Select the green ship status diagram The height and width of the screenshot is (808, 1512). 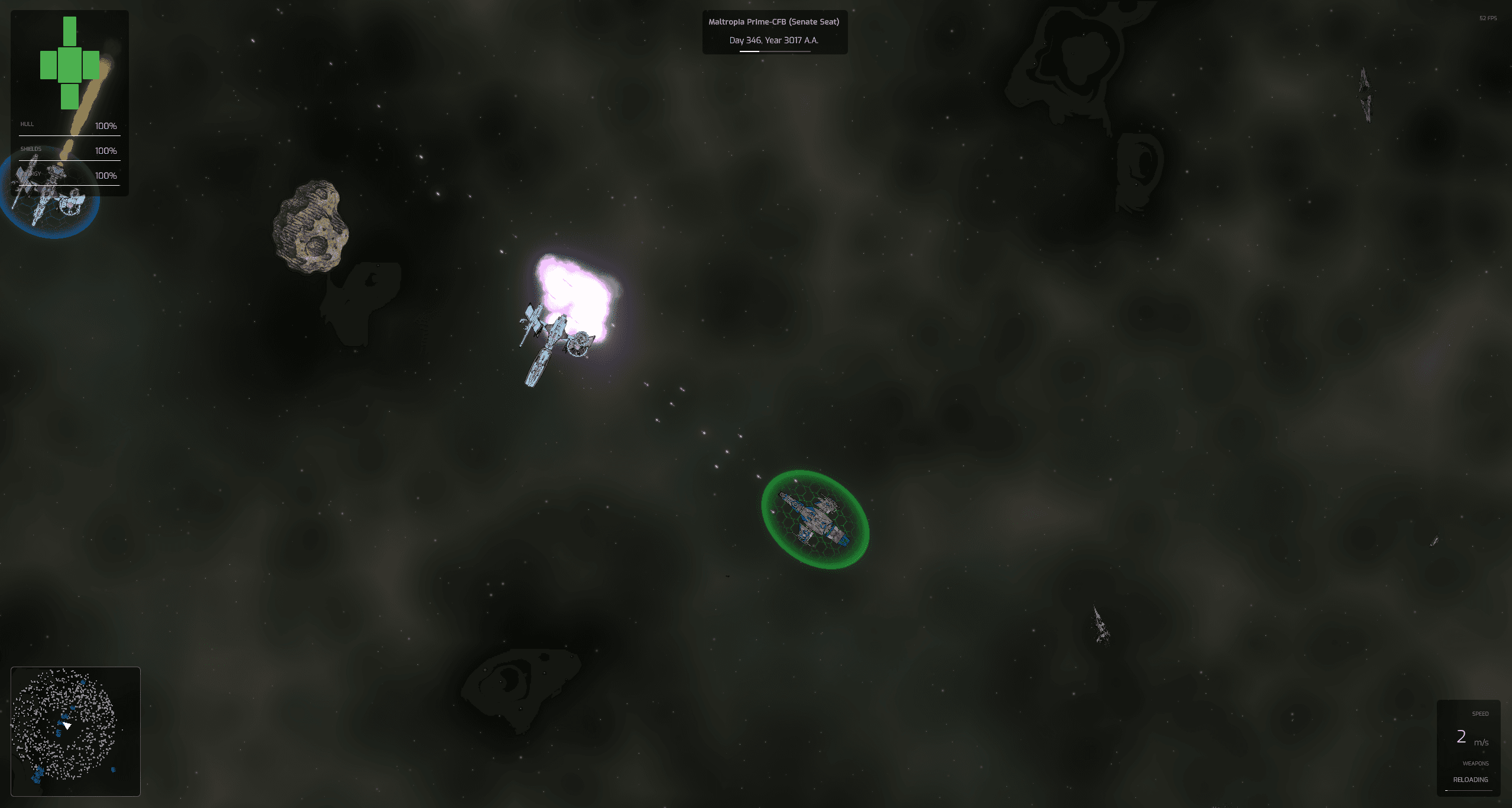[70, 64]
